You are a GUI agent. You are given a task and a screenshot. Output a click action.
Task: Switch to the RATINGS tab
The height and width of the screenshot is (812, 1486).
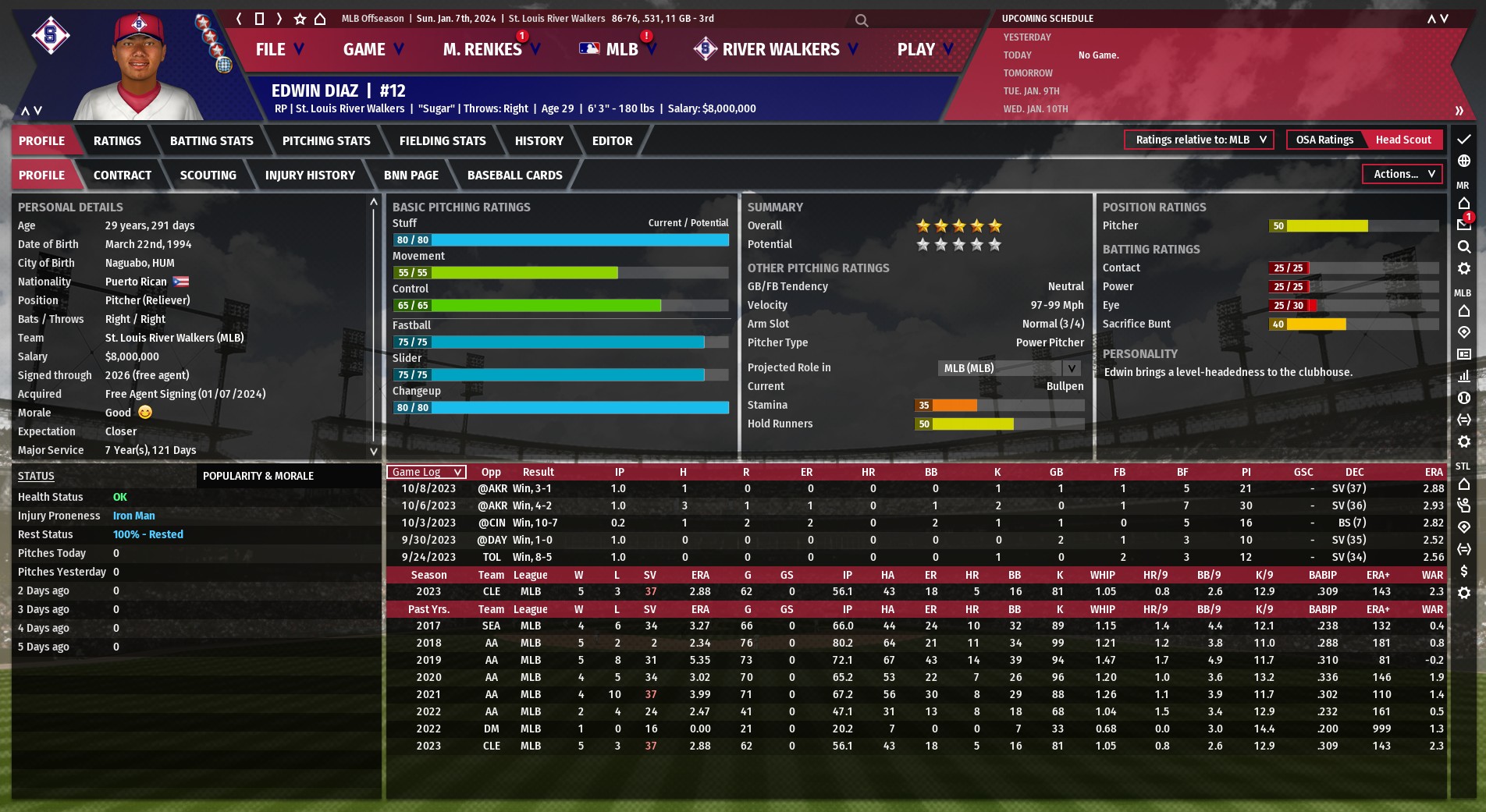[117, 141]
